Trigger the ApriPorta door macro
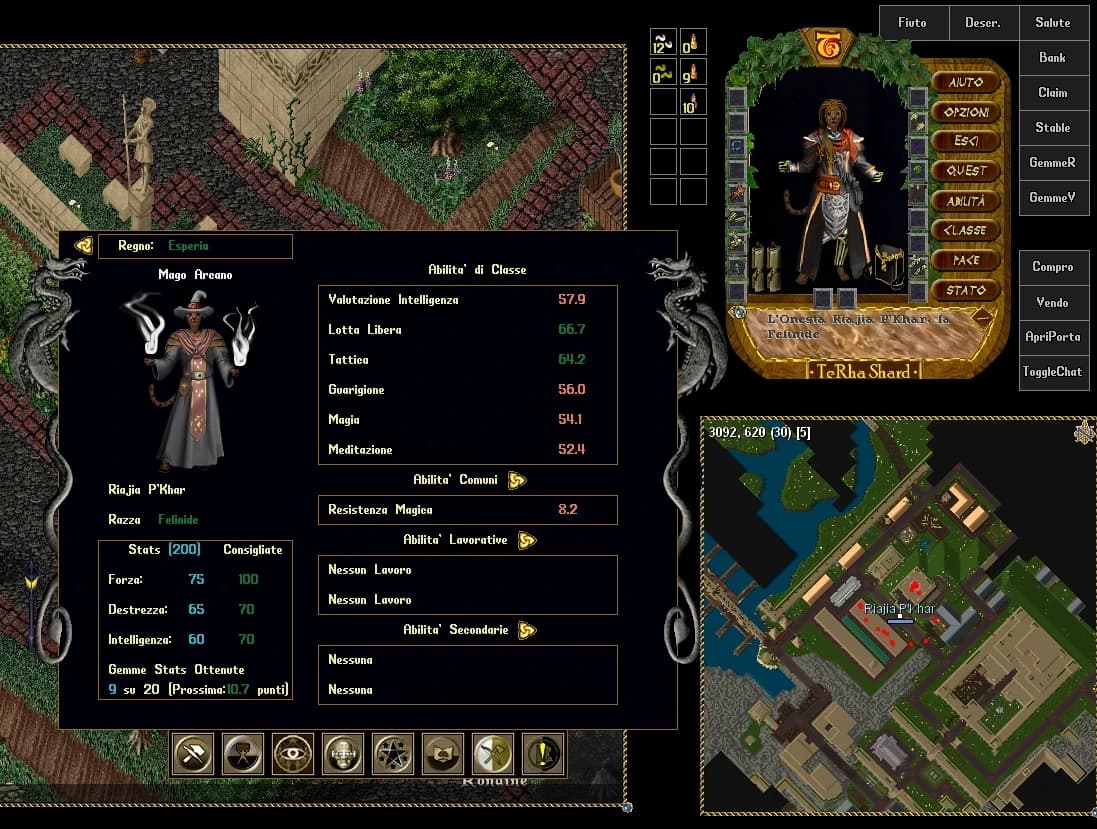The width and height of the screenshot is (1097, 829). (x=1053, y=337)
